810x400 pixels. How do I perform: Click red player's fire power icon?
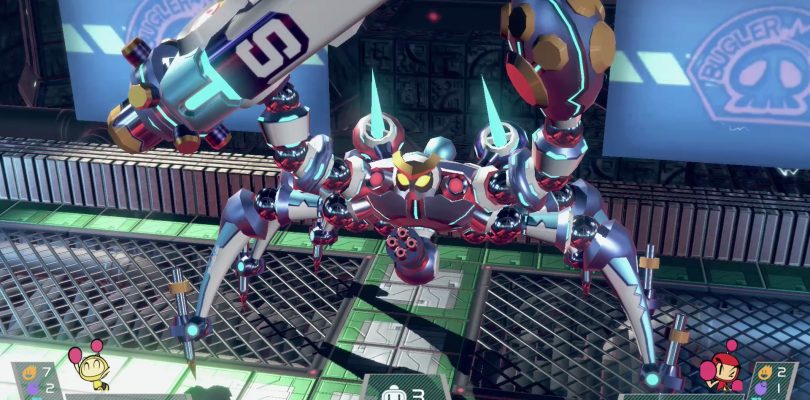763,372
